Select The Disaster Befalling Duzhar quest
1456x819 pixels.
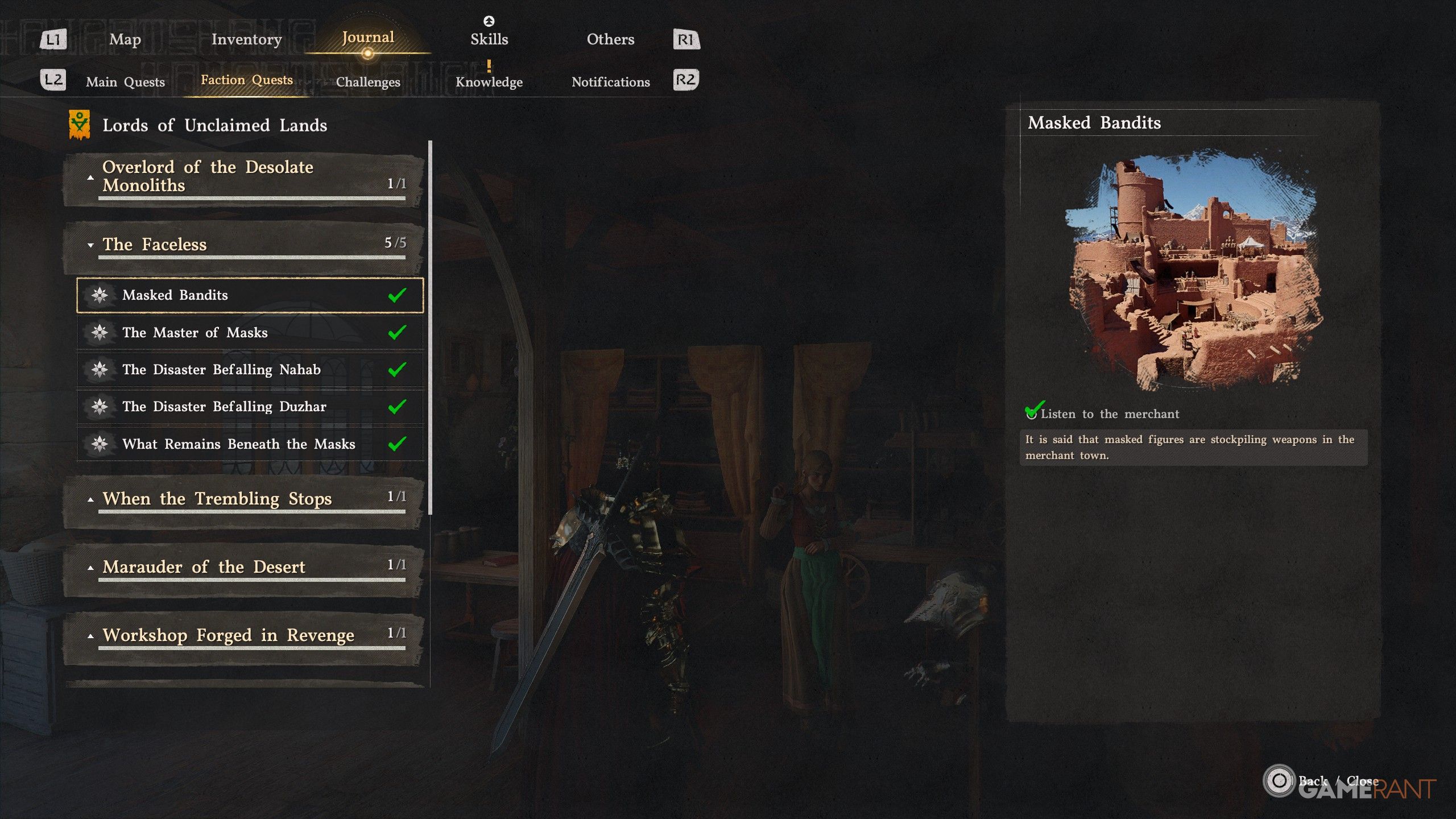(250, 407)
